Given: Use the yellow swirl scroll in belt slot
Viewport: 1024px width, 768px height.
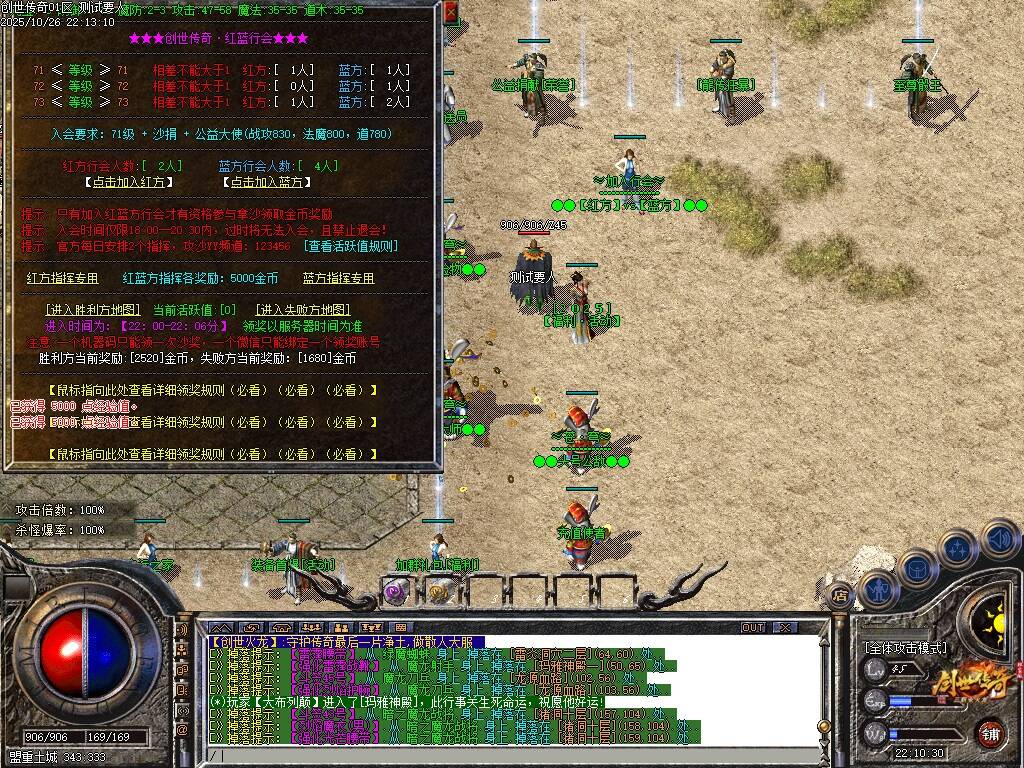Looking at the screenshot, I should click(438, 592).
